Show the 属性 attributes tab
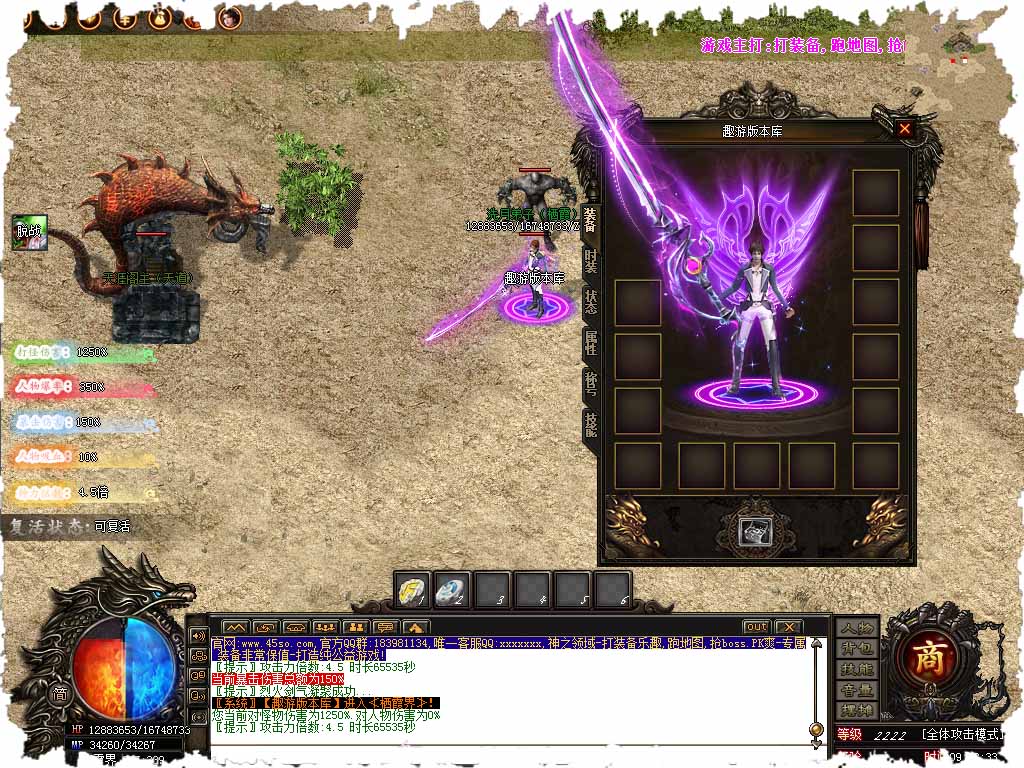Screen dimensions: 1024x768 [590, 346]
